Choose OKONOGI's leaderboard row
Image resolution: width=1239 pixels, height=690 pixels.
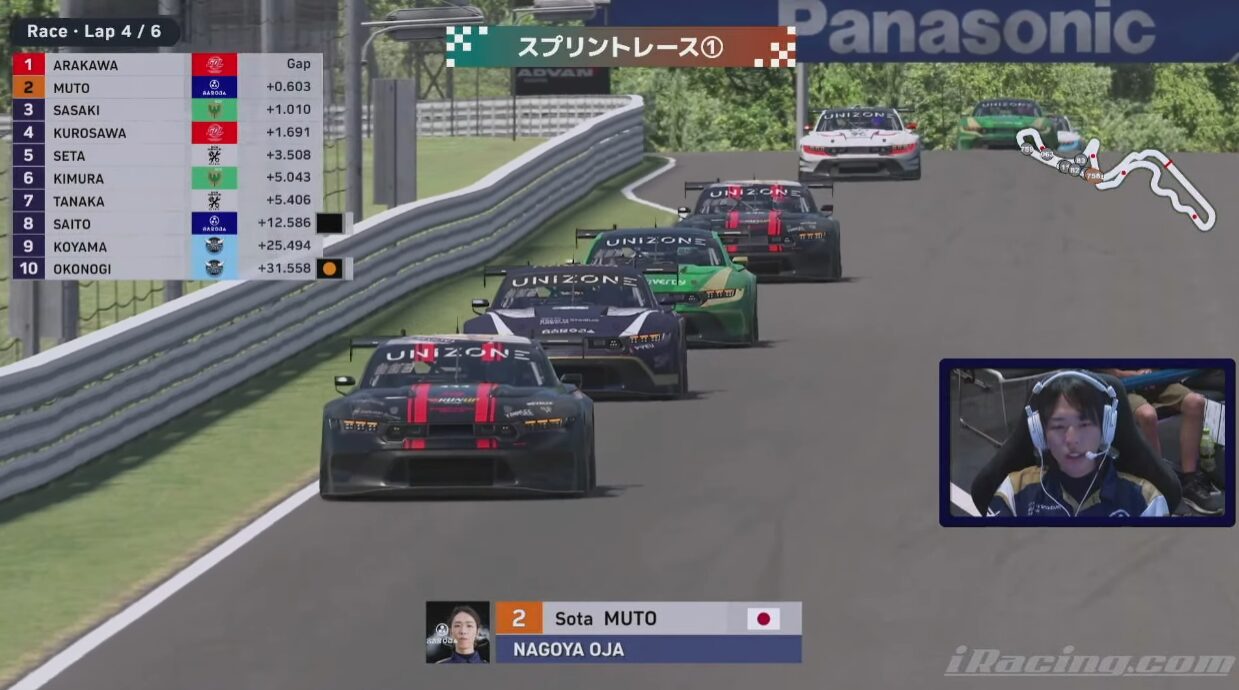(167, 269)
